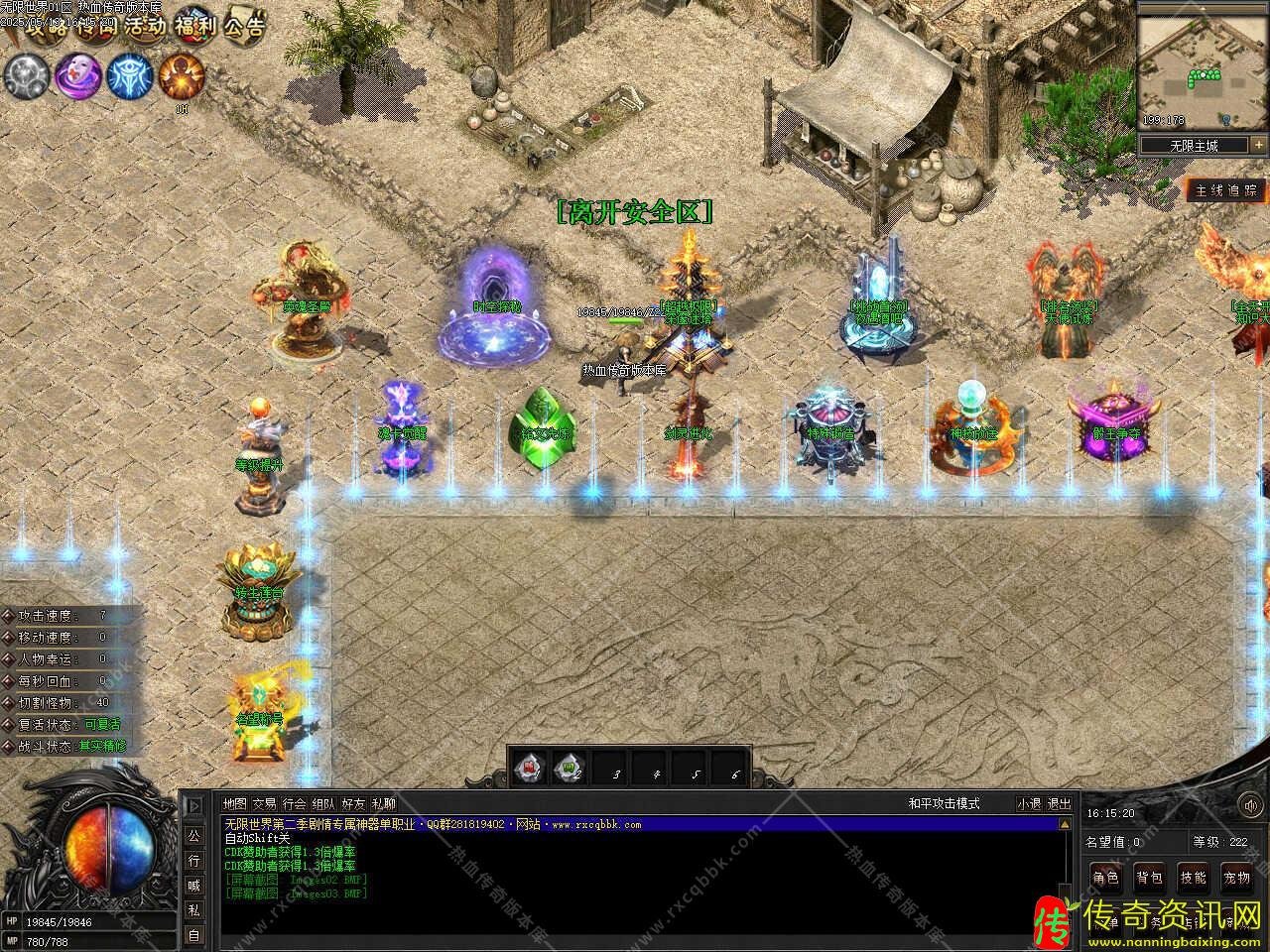1270x952 pixels.
Task: Click 退出 to exit the game
Action: click(x=1060, y=804)
